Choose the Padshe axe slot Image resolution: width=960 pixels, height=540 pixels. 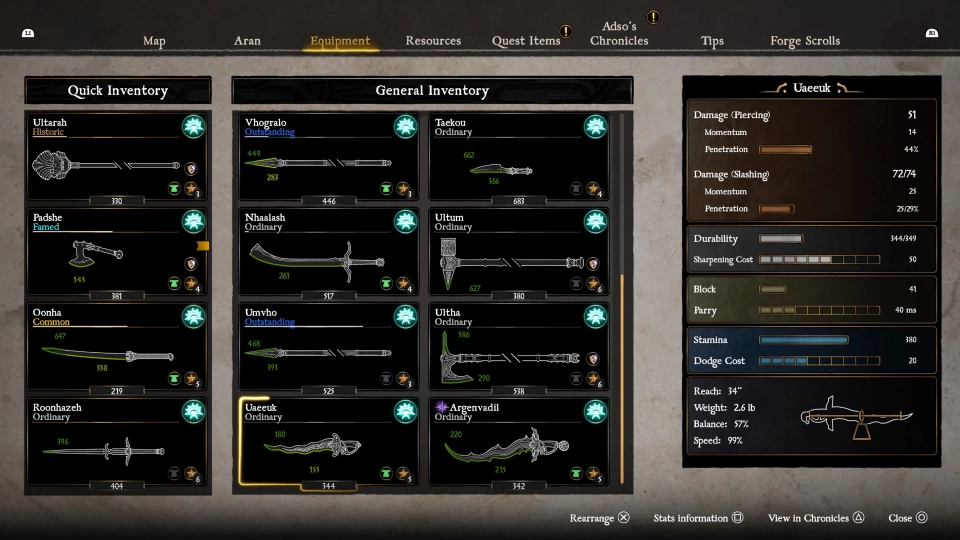point(117,255)
